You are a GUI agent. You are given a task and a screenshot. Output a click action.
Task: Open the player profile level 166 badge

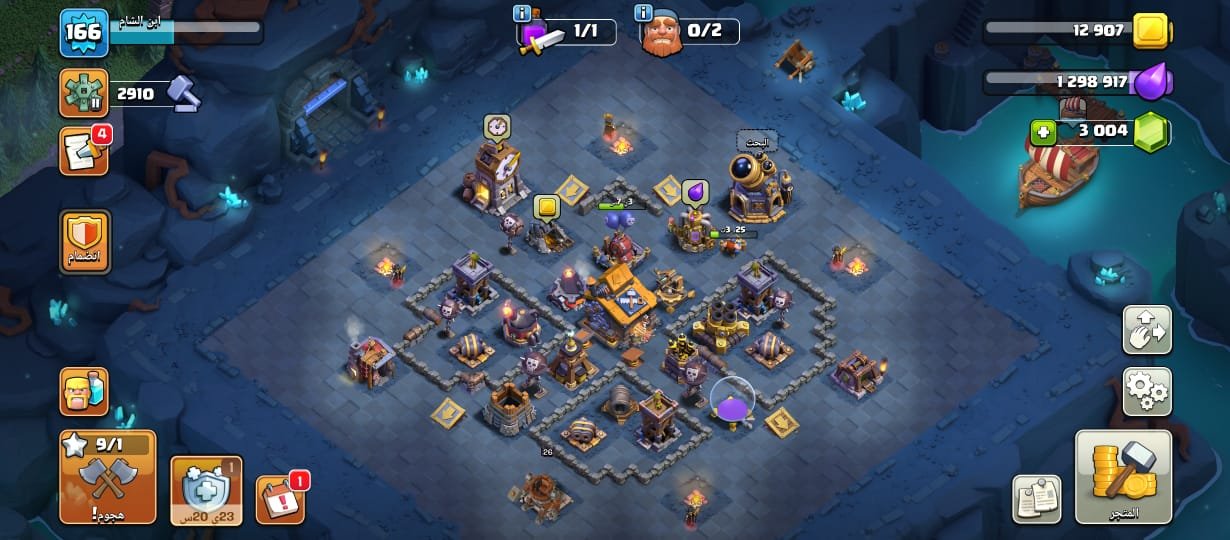[83, 32]
